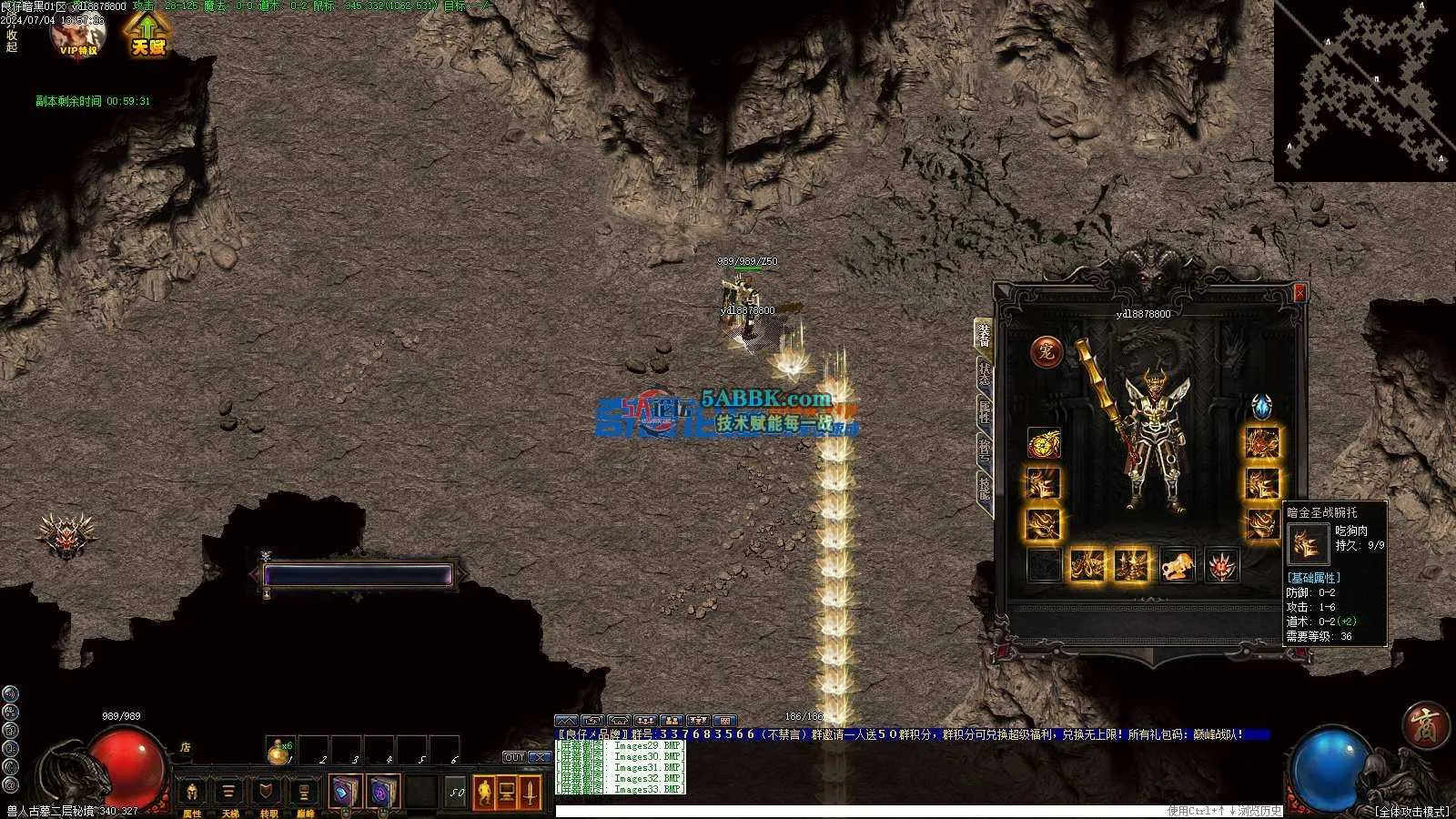Close the equipment panel
Viewport: 1456px width, 819px height.
pyautogui.click(x=1299, y=292)
